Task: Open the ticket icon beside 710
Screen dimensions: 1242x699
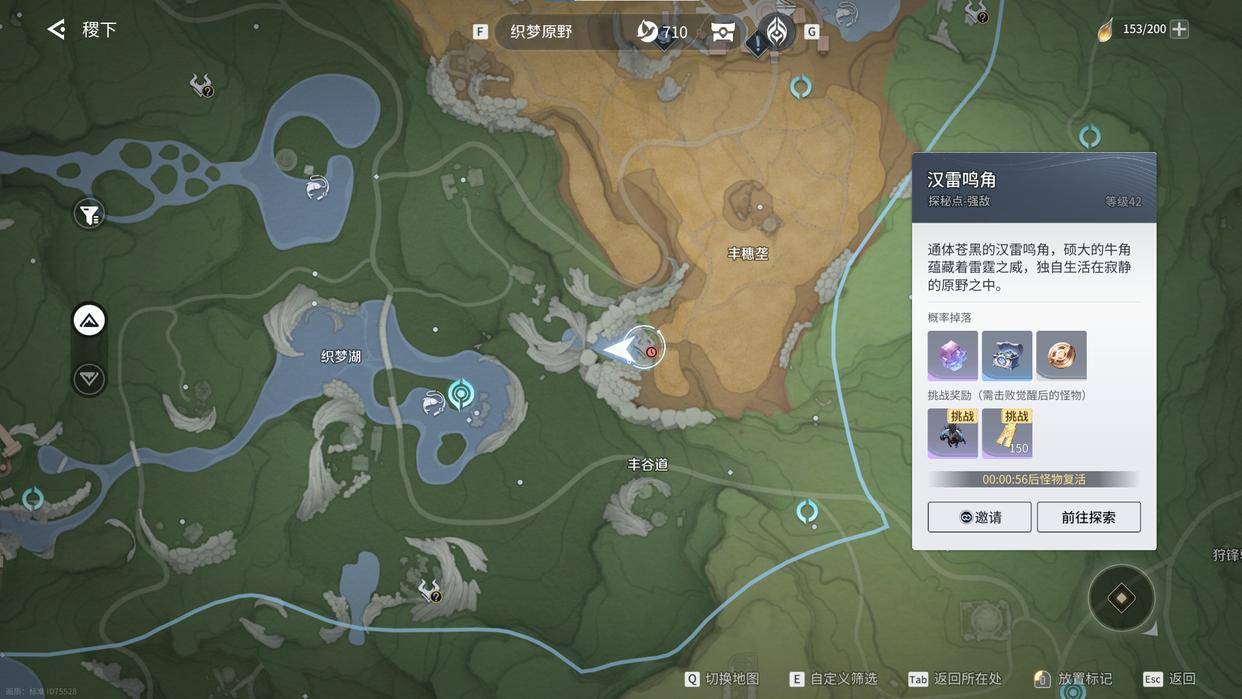Action: click(723, 32)
